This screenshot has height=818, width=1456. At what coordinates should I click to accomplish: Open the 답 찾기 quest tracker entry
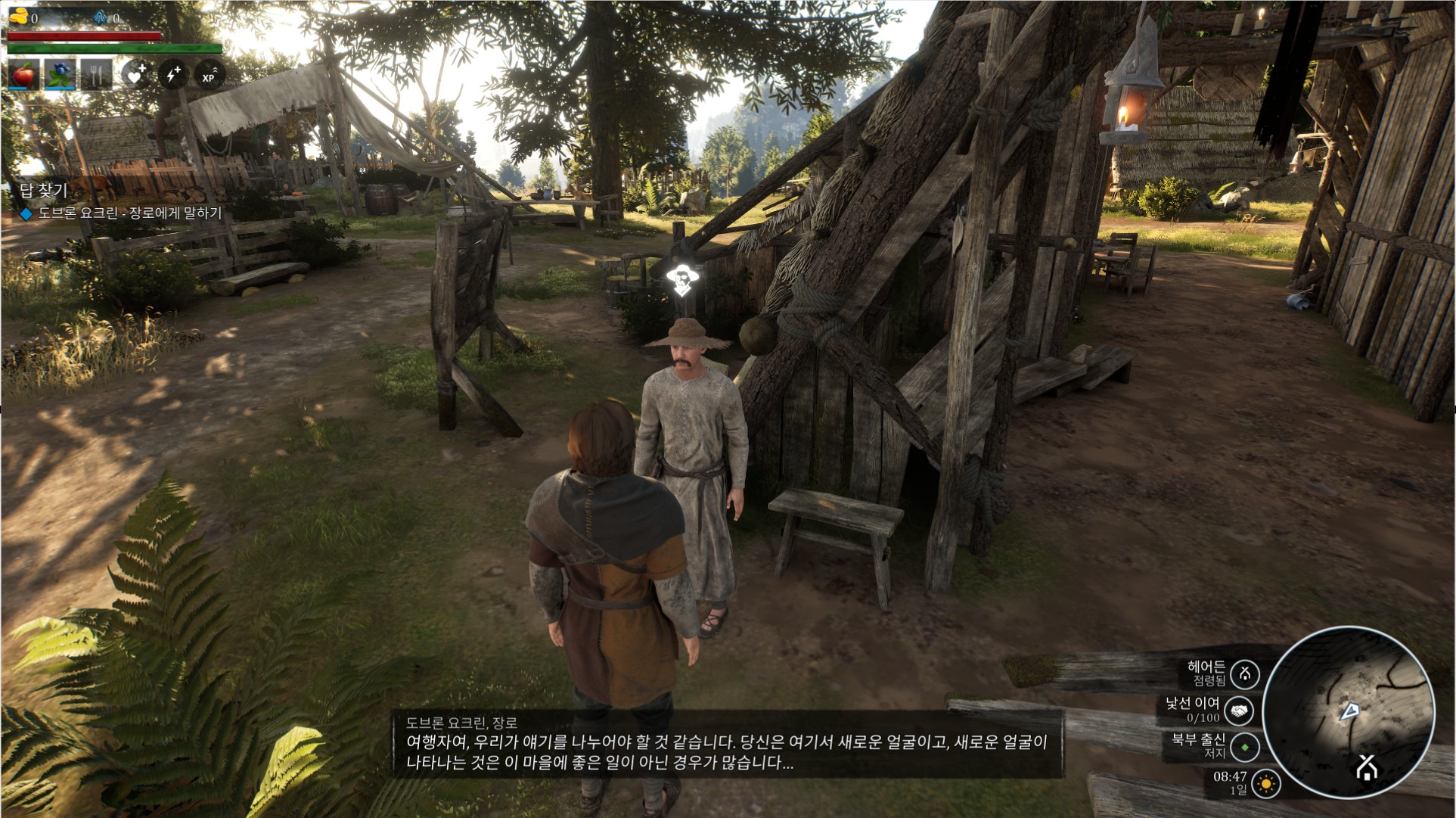[44, 190]
